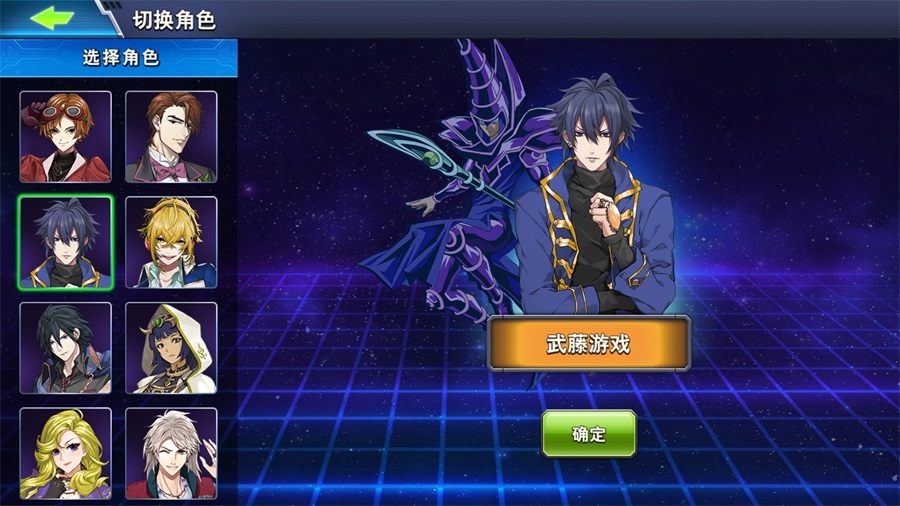Choose the dark green-haired character portrait

pos(66,348)
